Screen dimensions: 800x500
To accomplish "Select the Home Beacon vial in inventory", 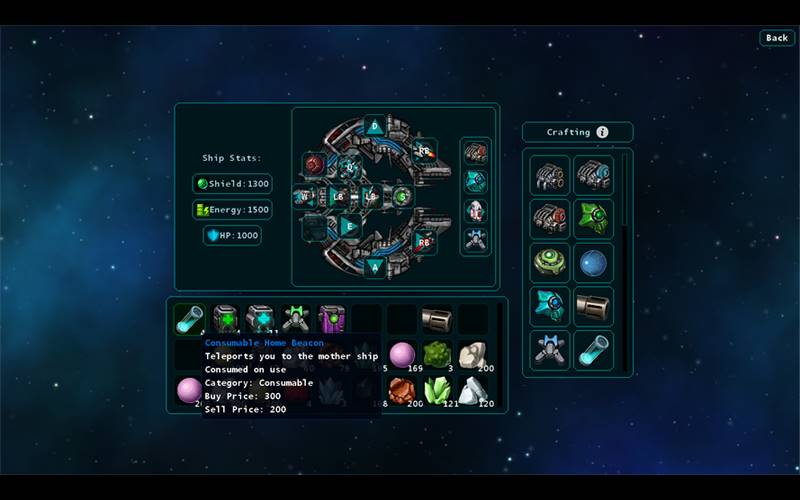I will click(189, 319).
